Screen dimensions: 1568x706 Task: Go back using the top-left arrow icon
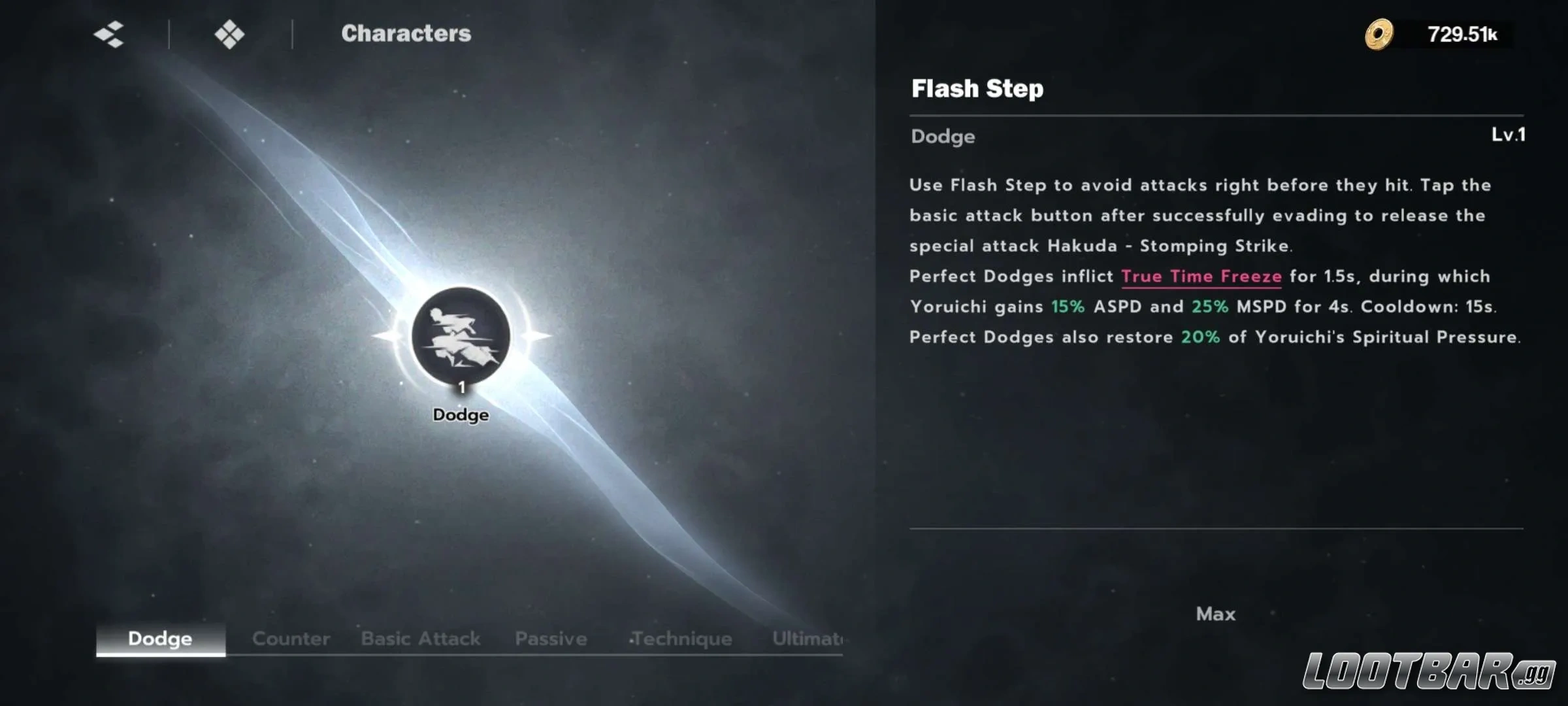click(109, 34)
